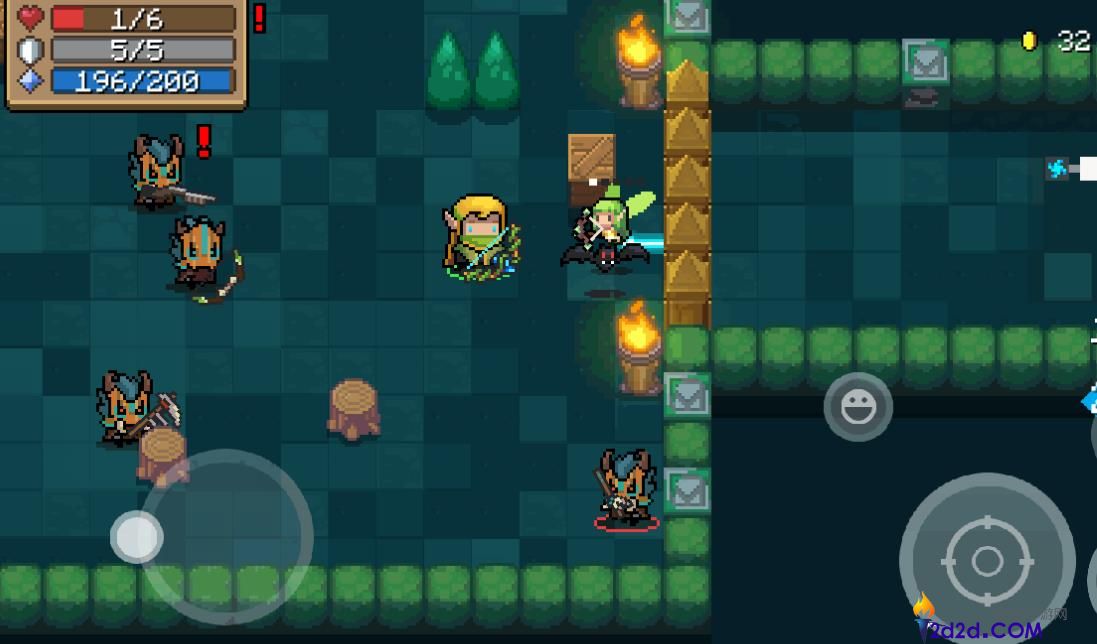Tap the virtual movement joystick knob
The height and width of the screenshot is (644, 1097).
136,537
